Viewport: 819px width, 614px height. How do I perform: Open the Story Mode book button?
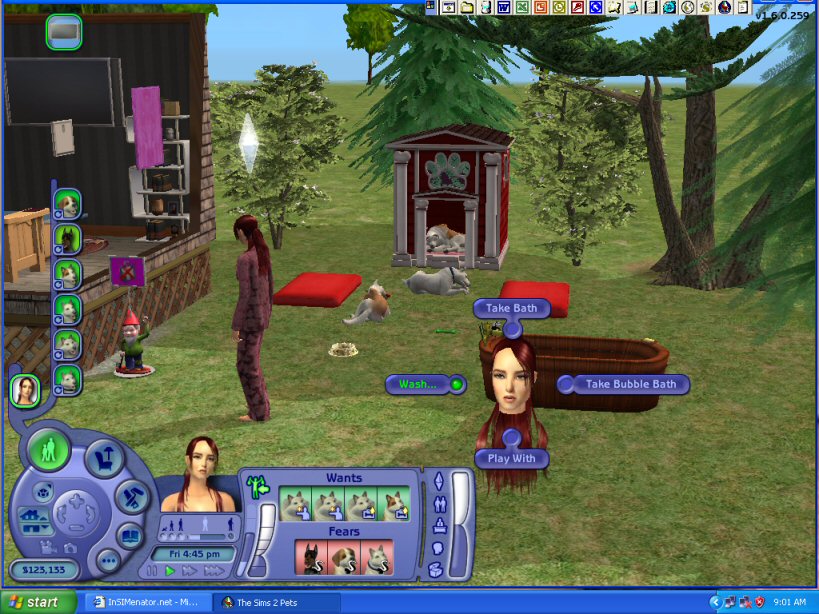pos(131,535)
